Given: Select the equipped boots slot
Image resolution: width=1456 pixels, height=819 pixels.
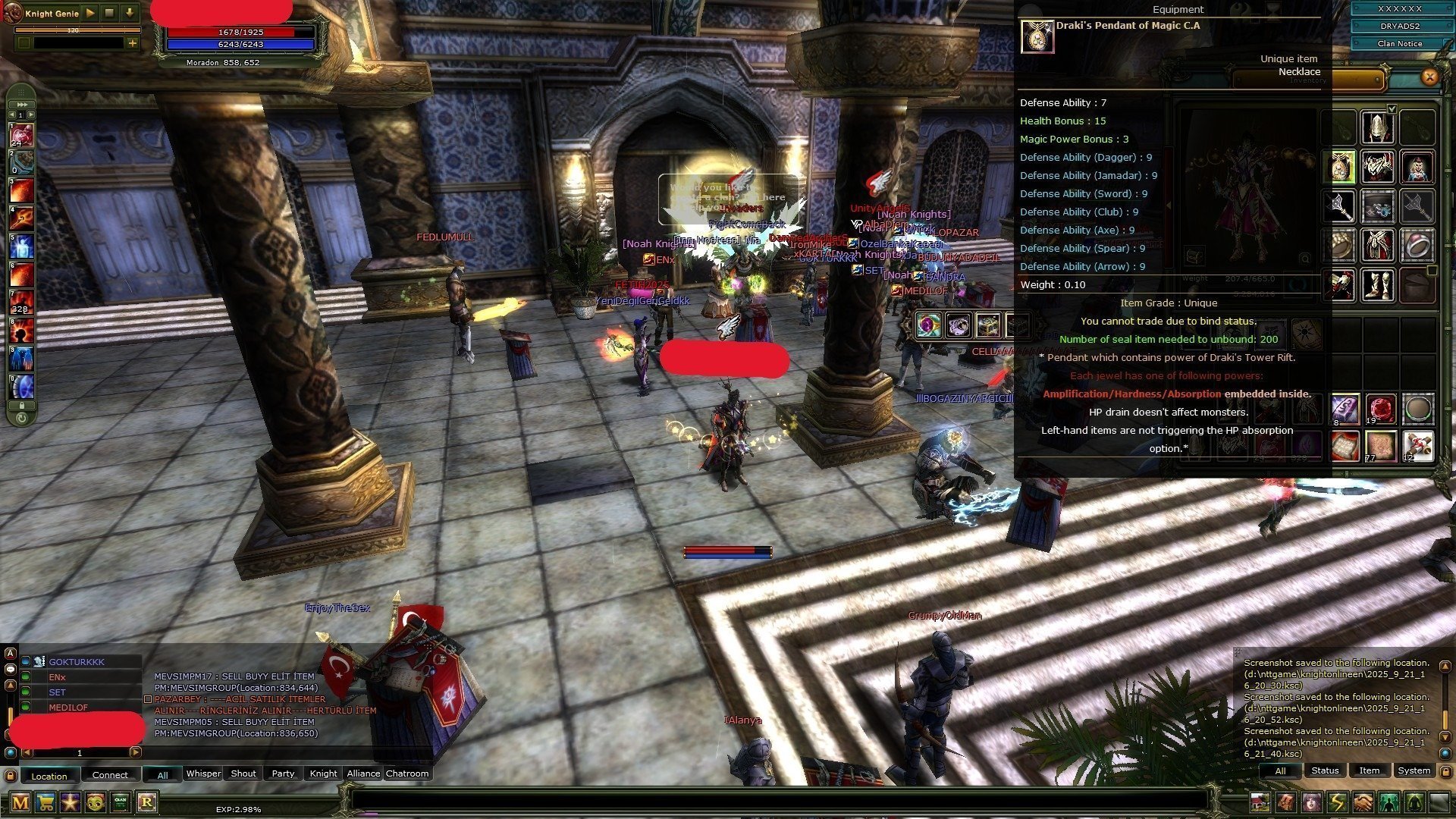Looking at the screenshot, I should [1377, 285].
